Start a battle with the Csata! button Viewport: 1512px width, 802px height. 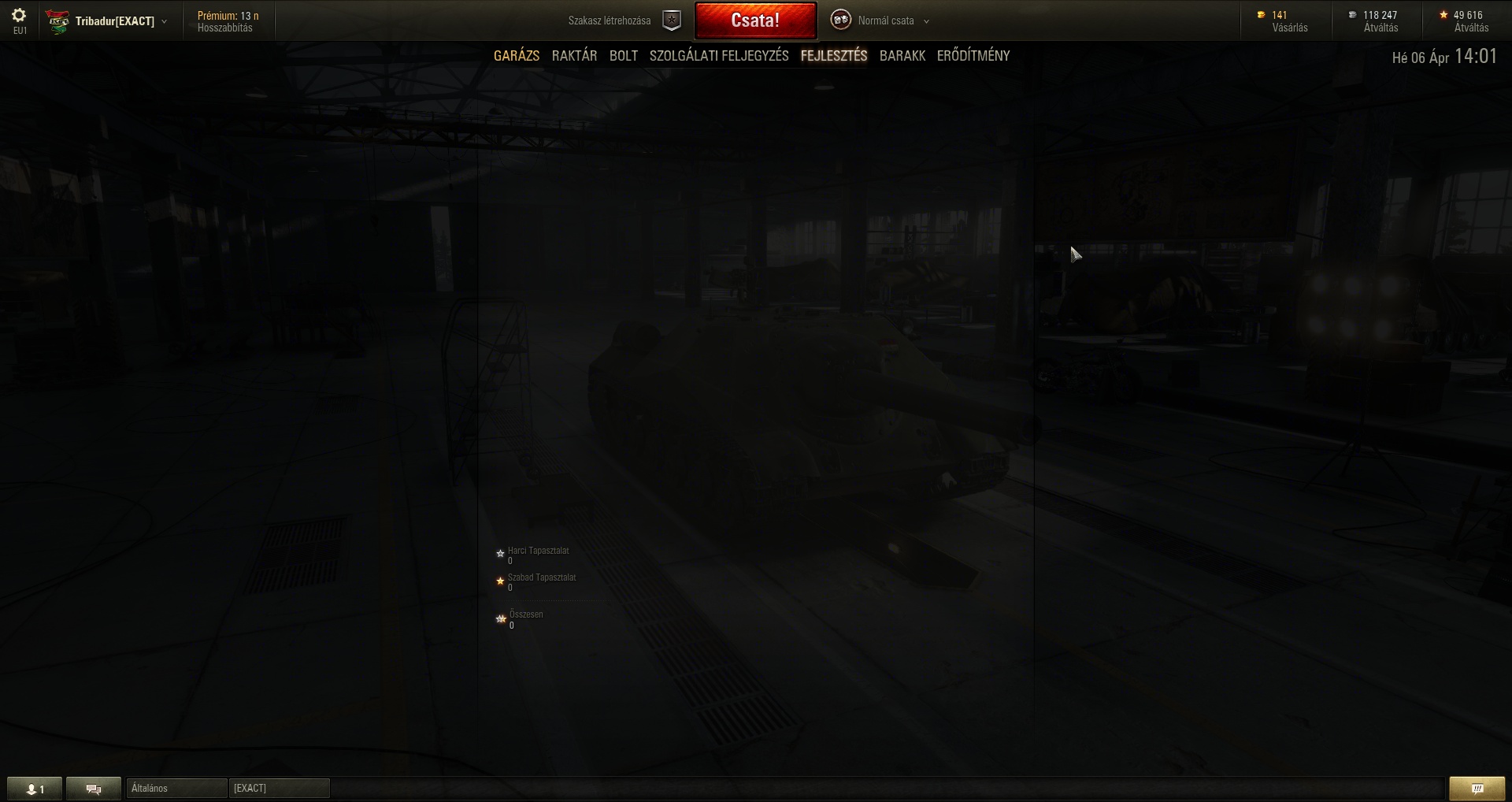coord(755,20)
